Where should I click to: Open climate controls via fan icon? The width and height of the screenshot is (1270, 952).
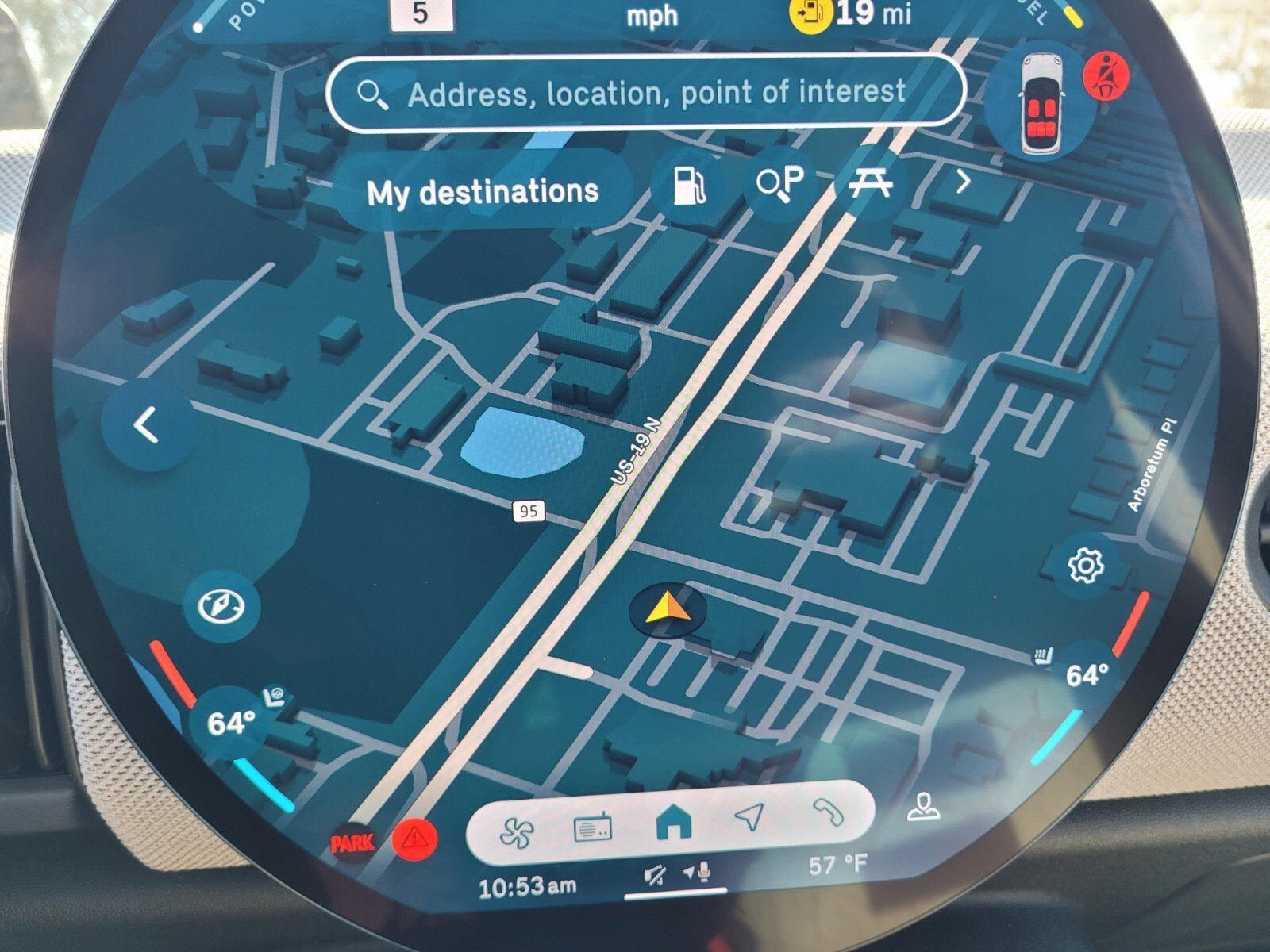click(x=517, y=832)
